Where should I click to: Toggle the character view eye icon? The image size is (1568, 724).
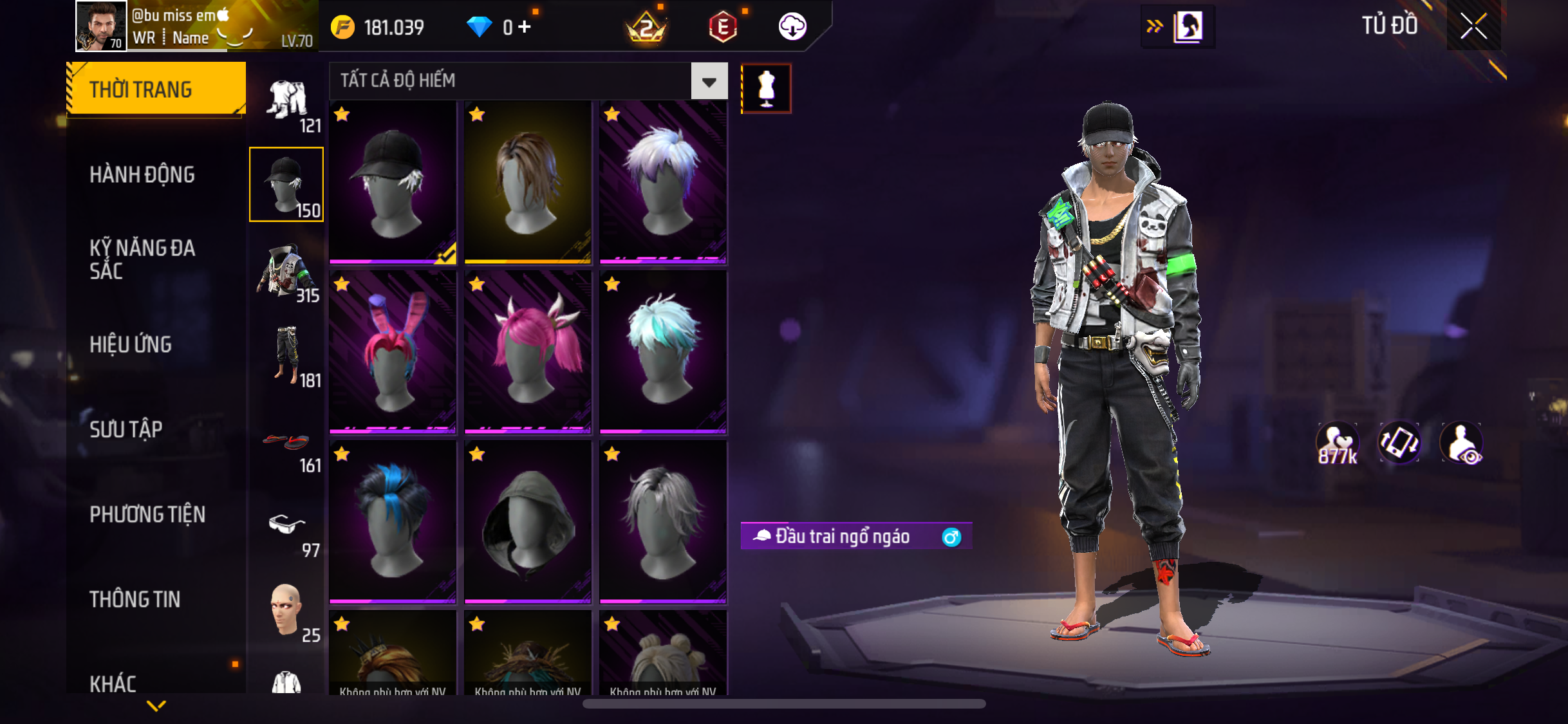coord(1462,444)
